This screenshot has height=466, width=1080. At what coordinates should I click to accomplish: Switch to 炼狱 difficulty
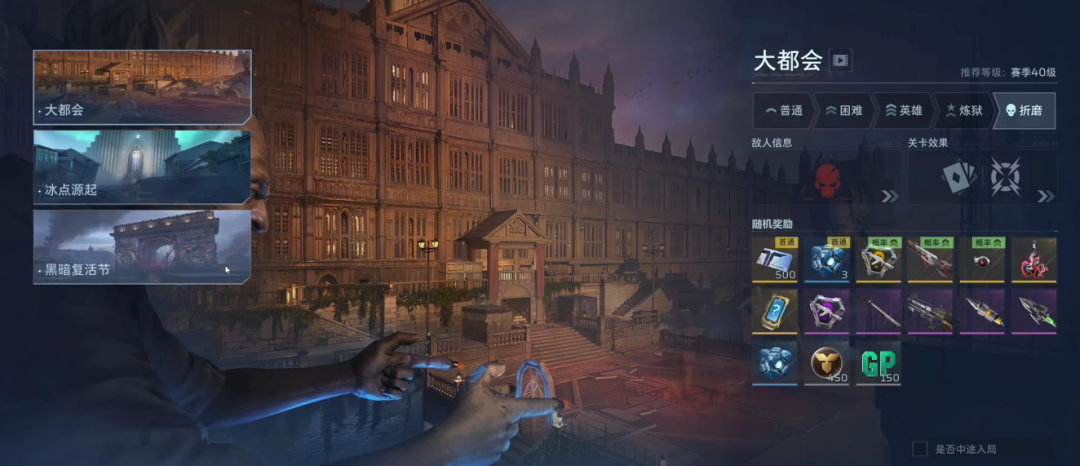(963, 110)
